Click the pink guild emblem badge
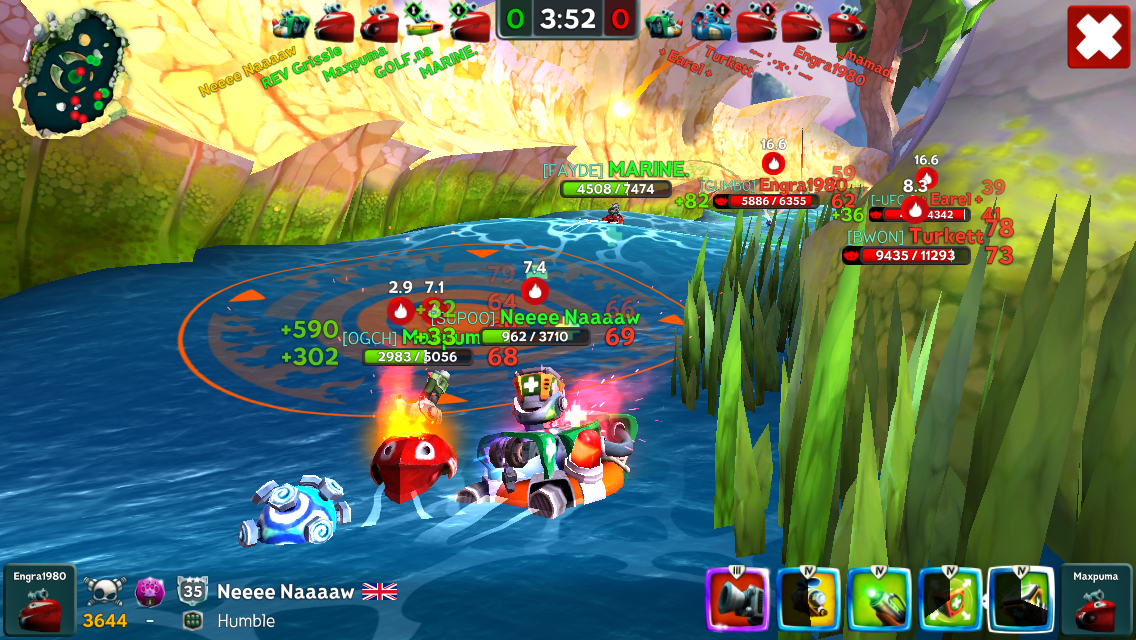 tap(149, 591)
